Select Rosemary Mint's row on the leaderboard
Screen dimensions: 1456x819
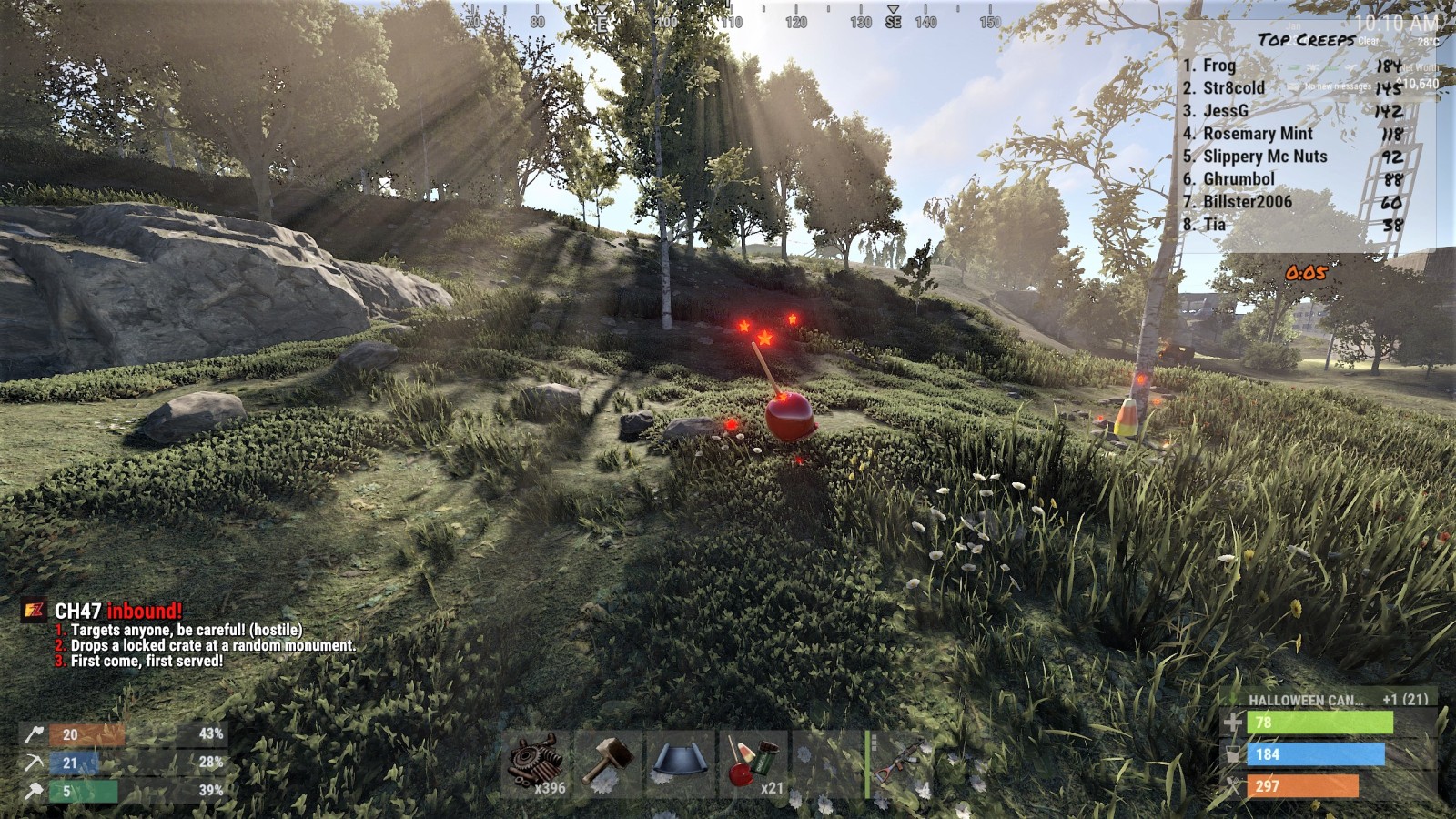point(1258,134)
